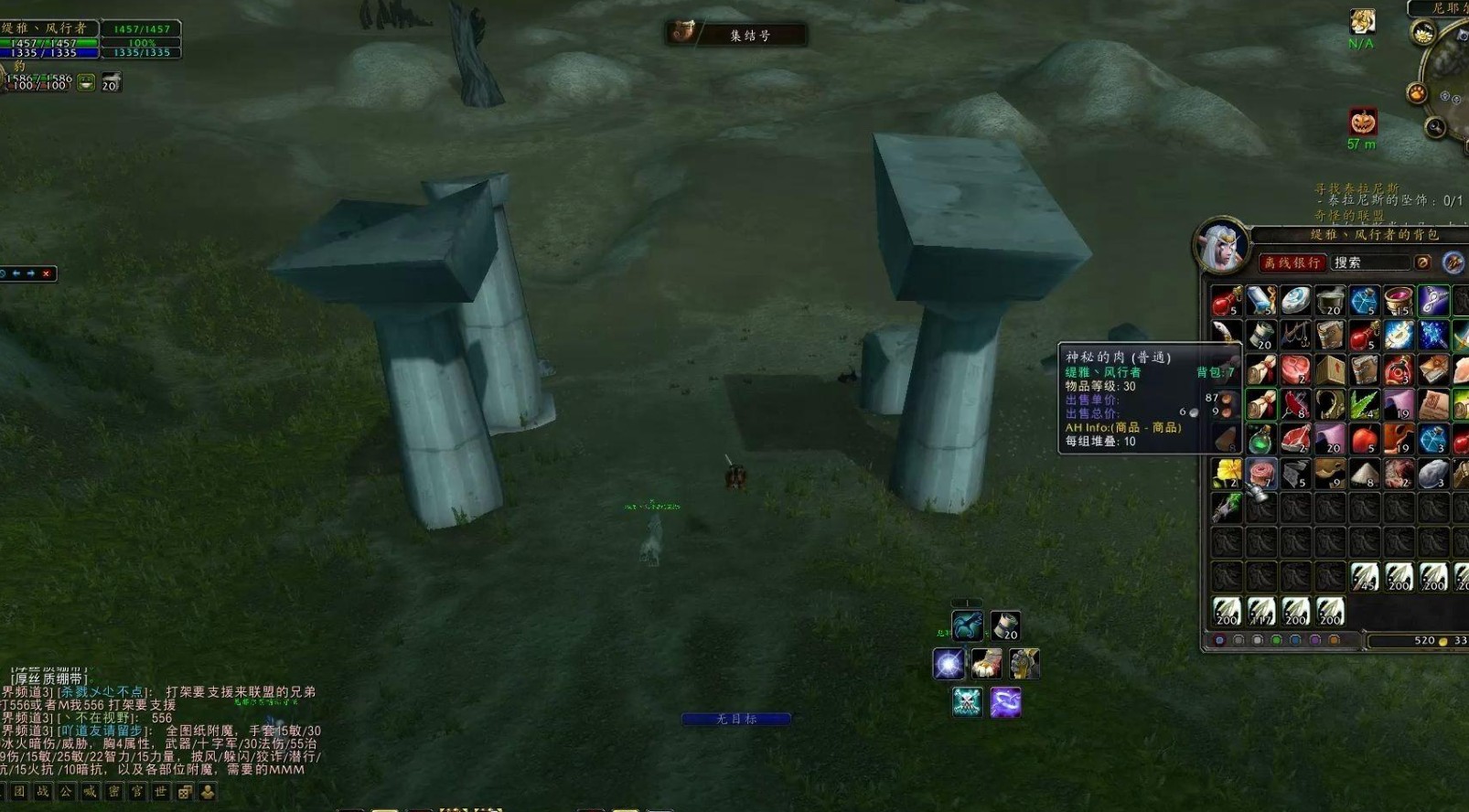Screen dimensions: 1469x812
Task: Open the 离线银行 offline bank button
Action: coord(1292,263)
